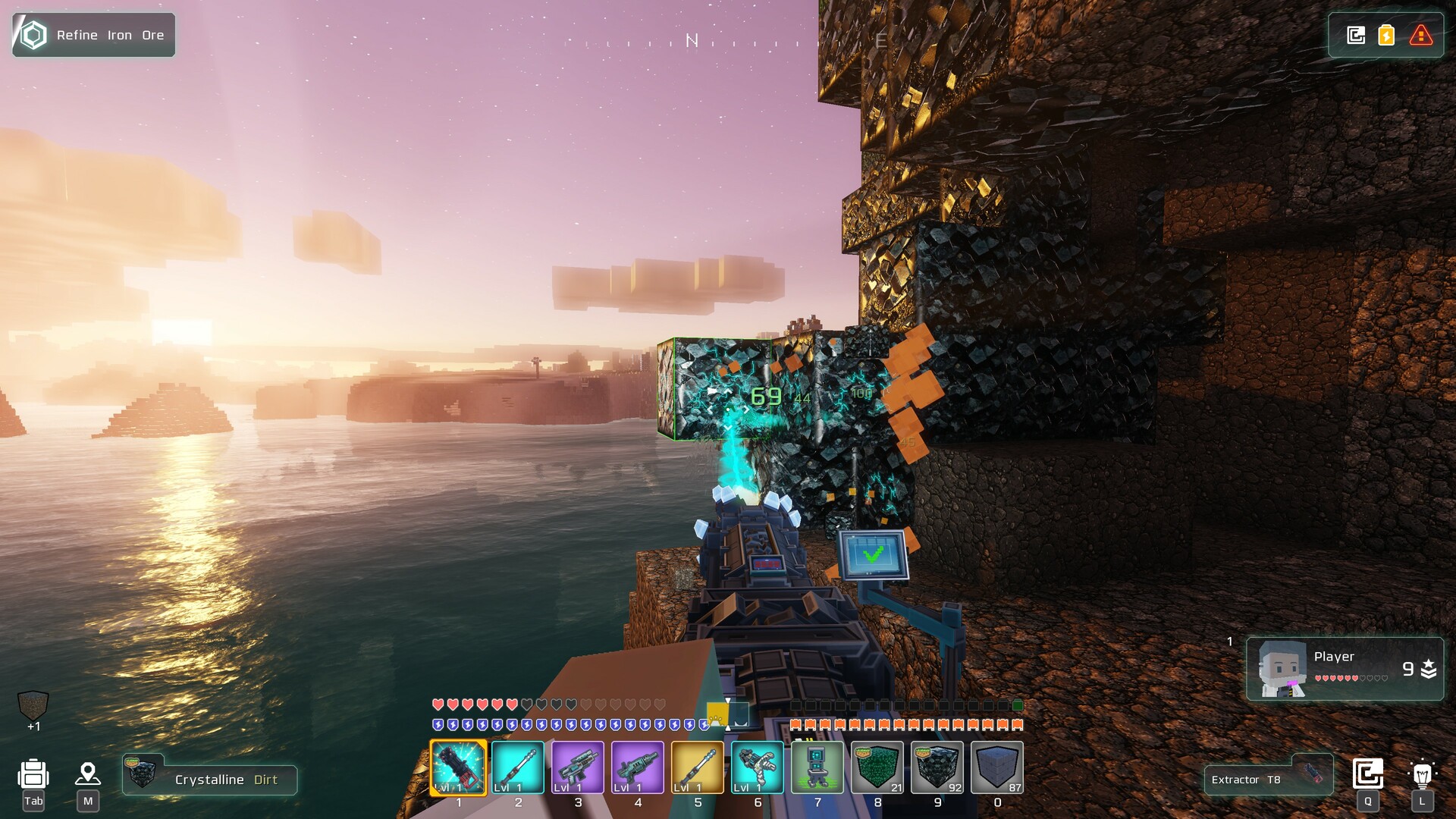Click the red warning triangle alert icon
This screenshot has height=819, width=1456.
click(x=1420, y=34)
